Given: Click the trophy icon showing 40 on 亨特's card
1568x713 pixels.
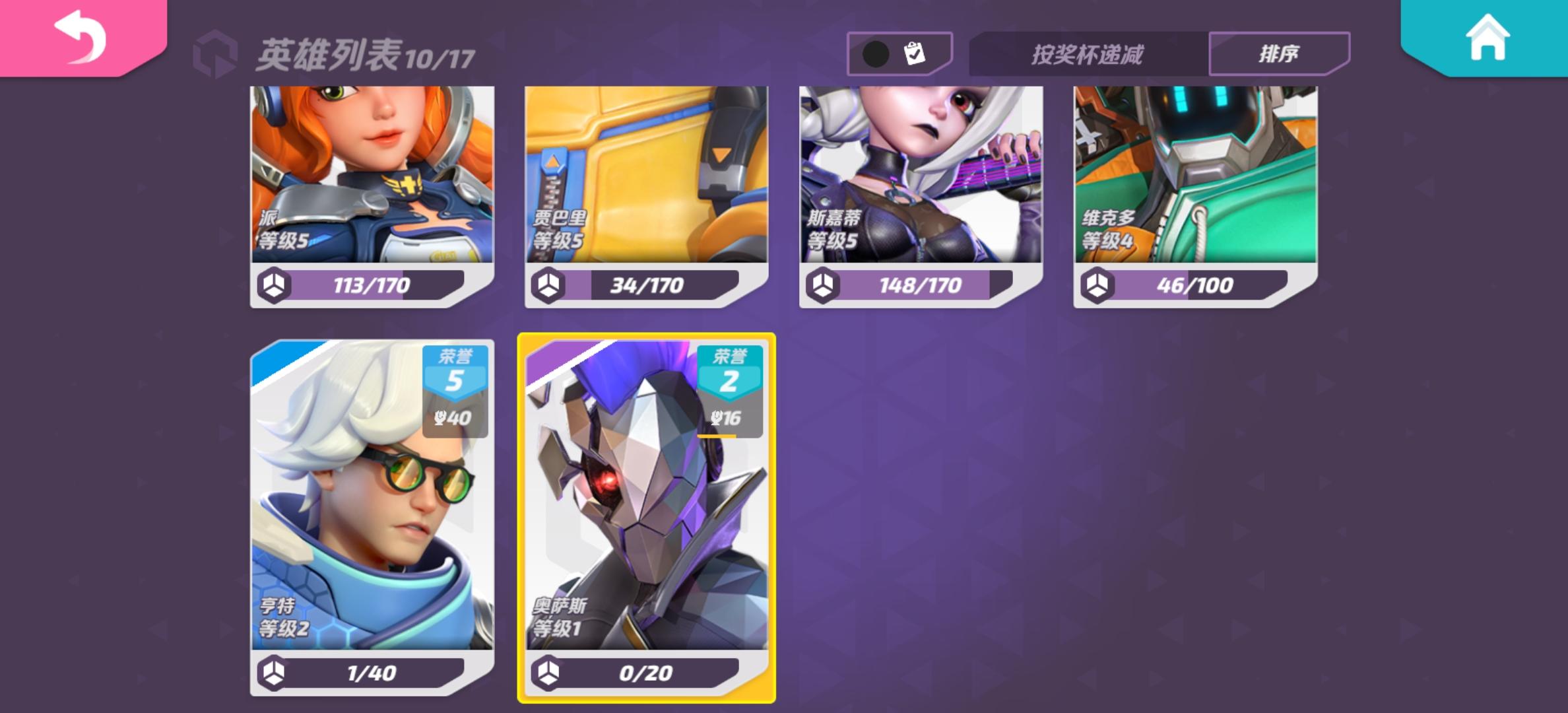Looking at the screenshot, I should (455, 419).
